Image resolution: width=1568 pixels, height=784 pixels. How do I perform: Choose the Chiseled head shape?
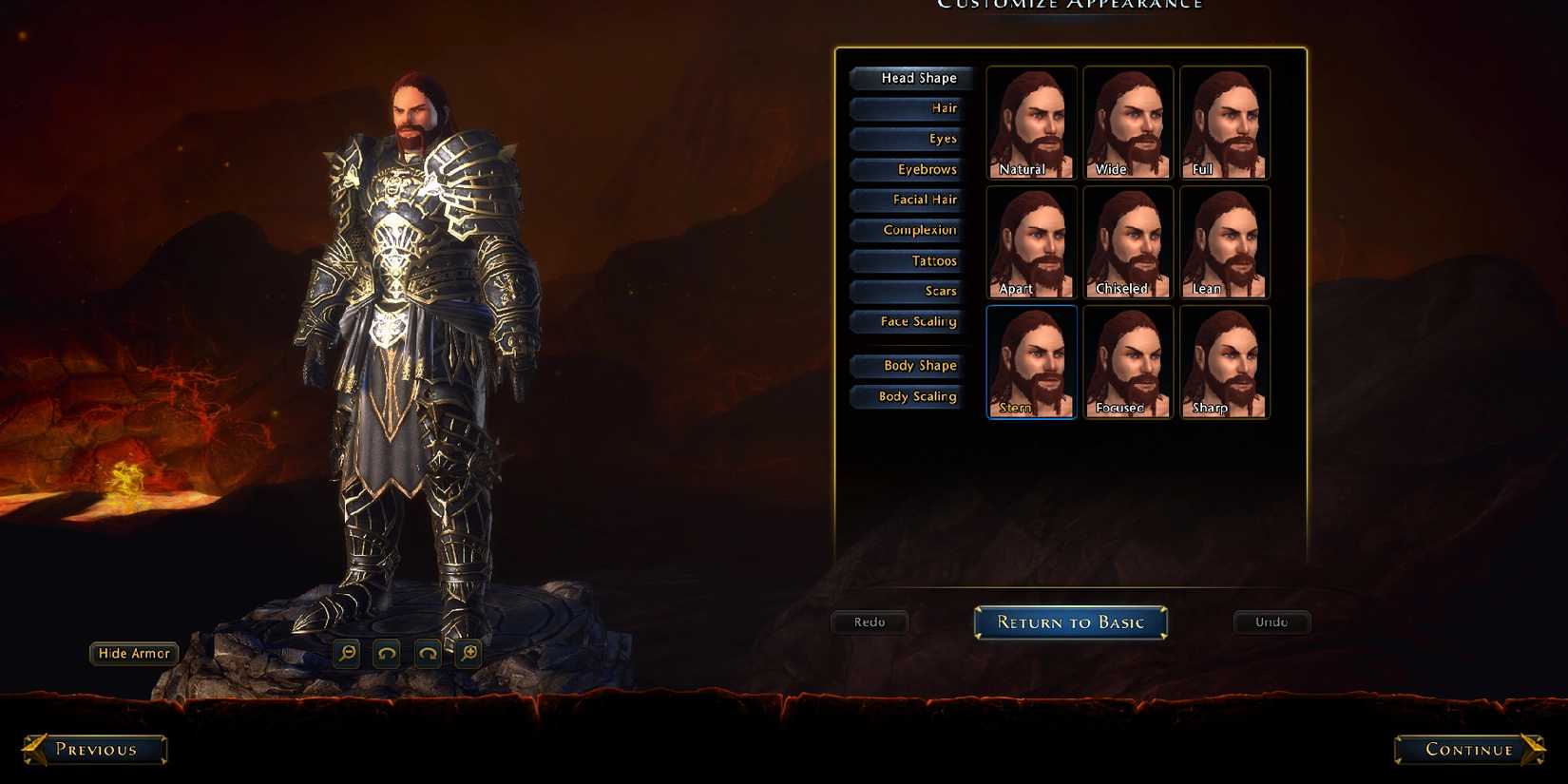click(x=1127, y=241)
